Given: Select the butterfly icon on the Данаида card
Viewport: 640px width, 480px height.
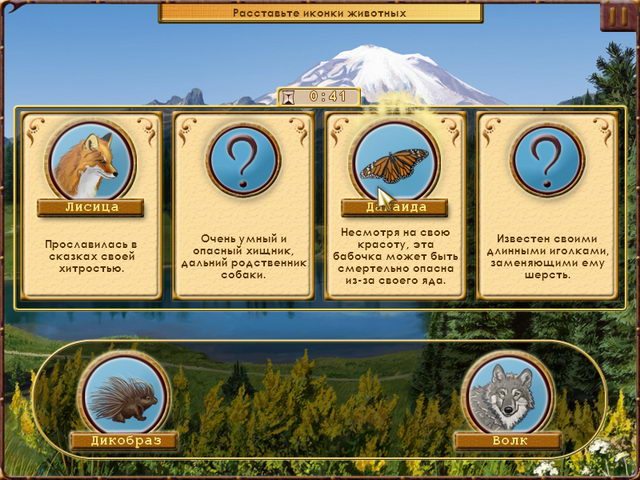Looking at the screenshot, I should (394, 160).
